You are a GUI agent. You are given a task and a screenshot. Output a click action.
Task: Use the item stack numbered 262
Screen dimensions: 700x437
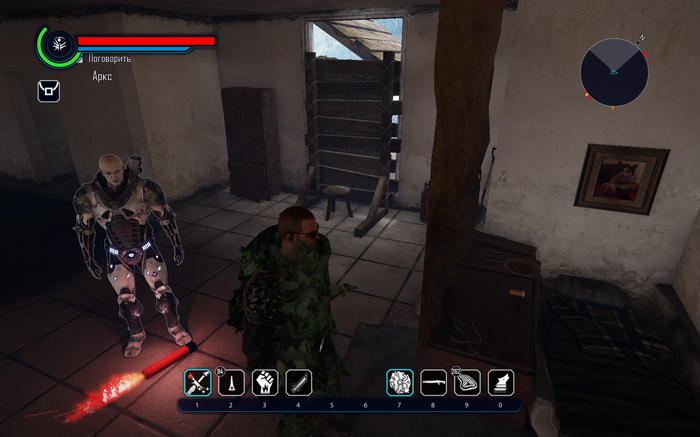pos(467,382)
